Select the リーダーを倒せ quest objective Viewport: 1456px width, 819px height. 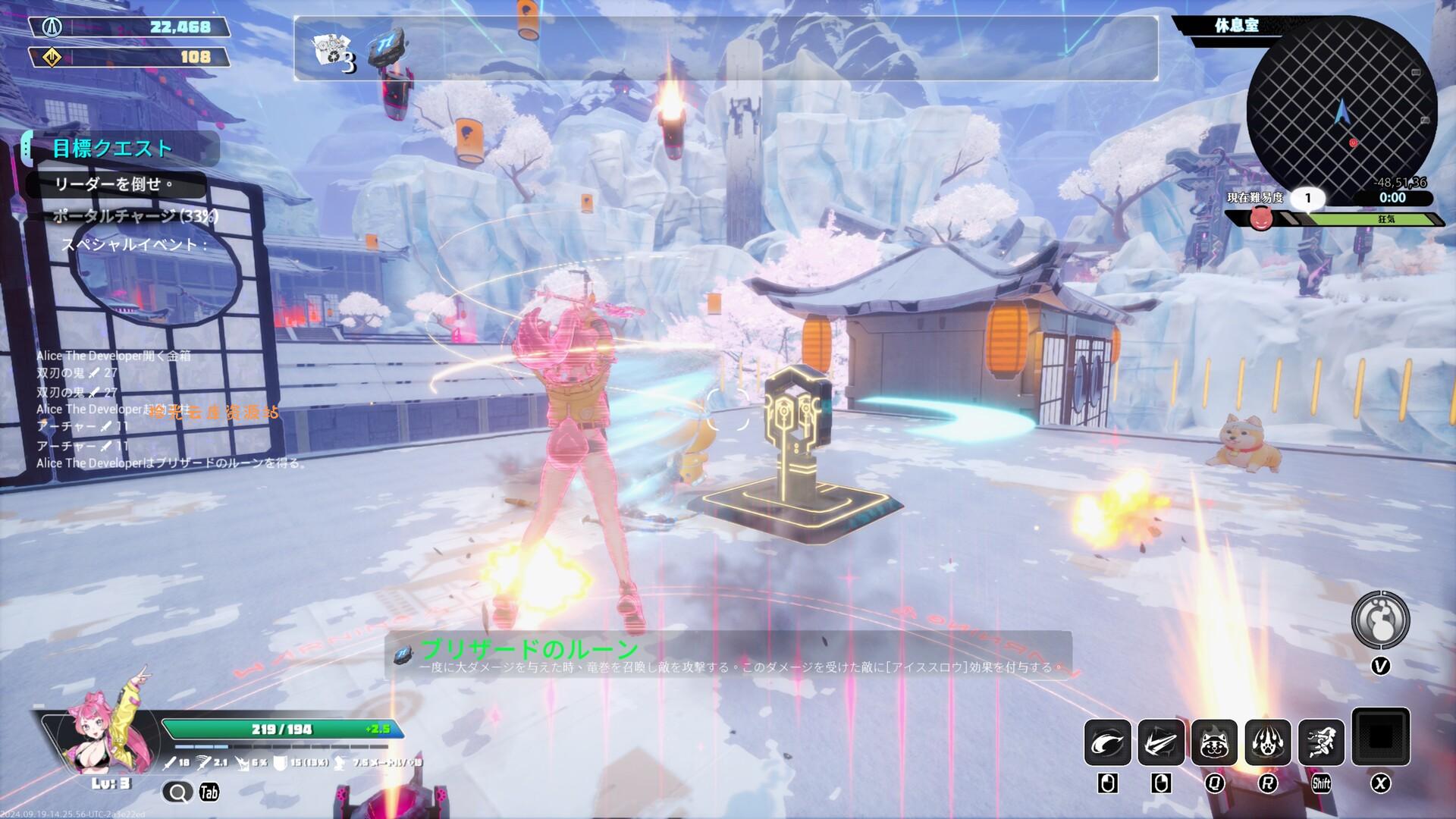(x=114, y=185)
